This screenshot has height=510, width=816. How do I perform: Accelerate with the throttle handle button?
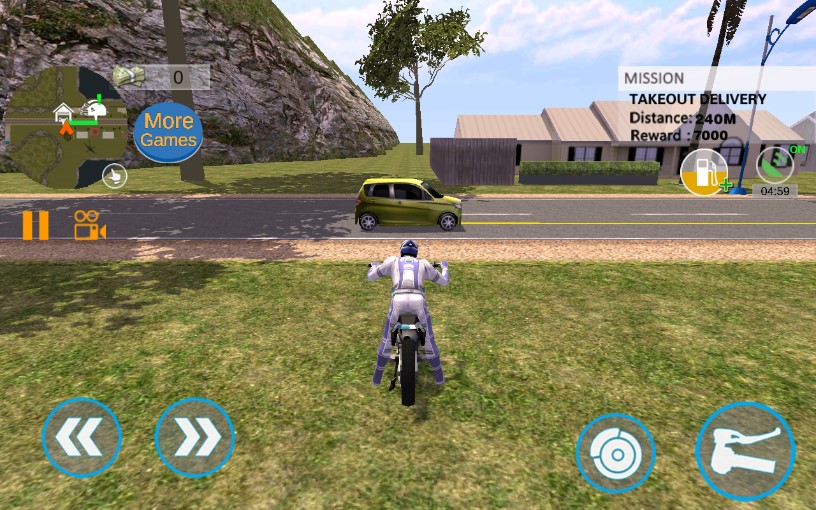745,451
